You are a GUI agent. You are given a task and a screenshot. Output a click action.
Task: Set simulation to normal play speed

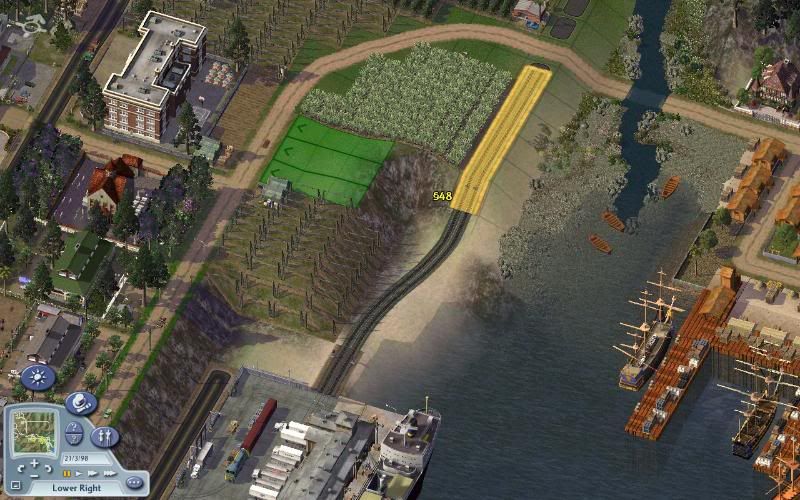pyautogui.click(x=79, y=473)
